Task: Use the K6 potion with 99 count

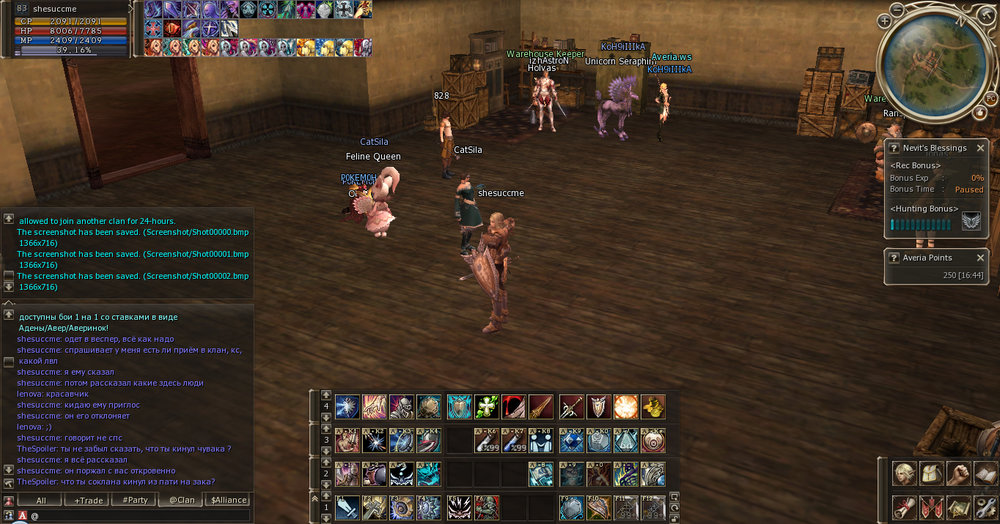Action: (x=486, y=440)
